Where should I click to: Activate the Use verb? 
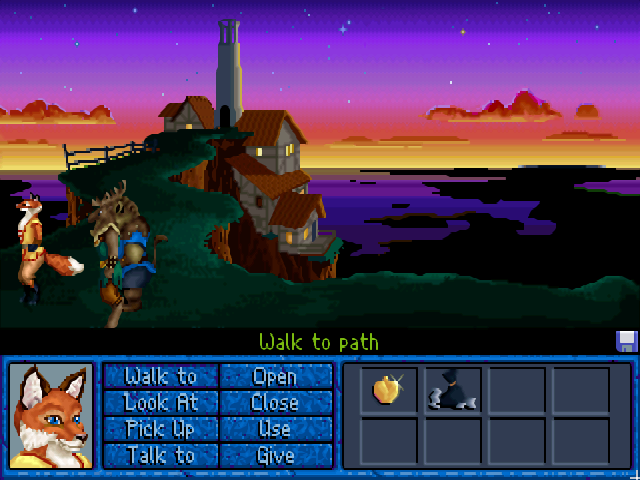[x=275, y=429]
